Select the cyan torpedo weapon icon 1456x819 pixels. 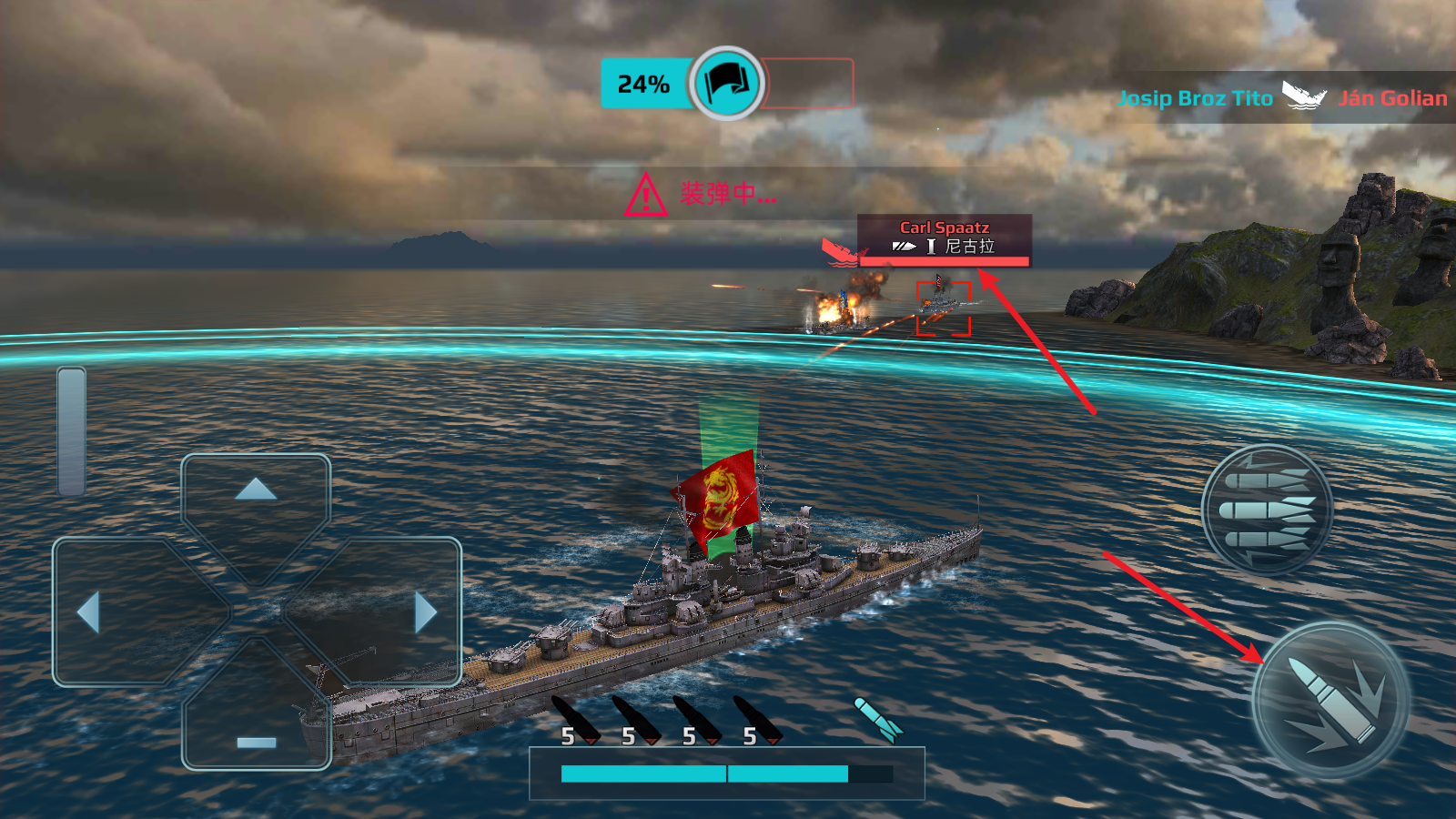click(878, 719)
